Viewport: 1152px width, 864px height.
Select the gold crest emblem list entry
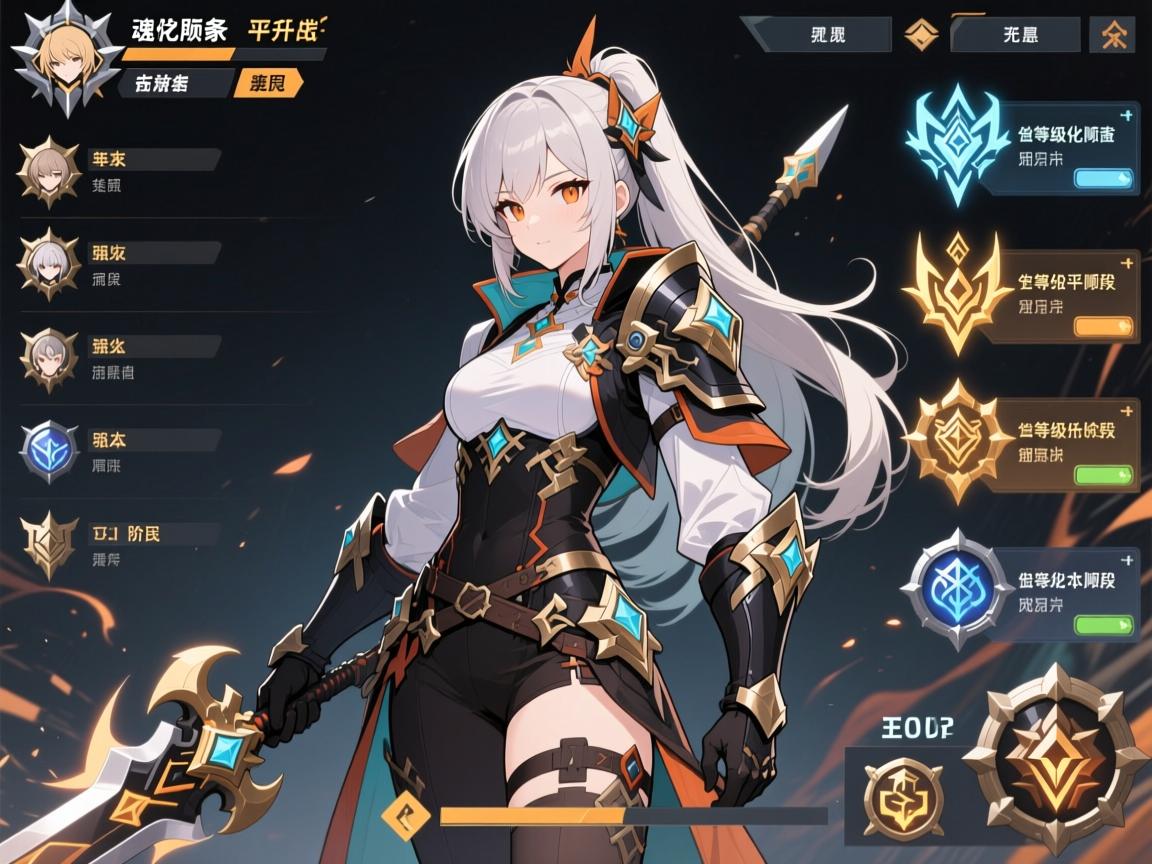point(48,544)
